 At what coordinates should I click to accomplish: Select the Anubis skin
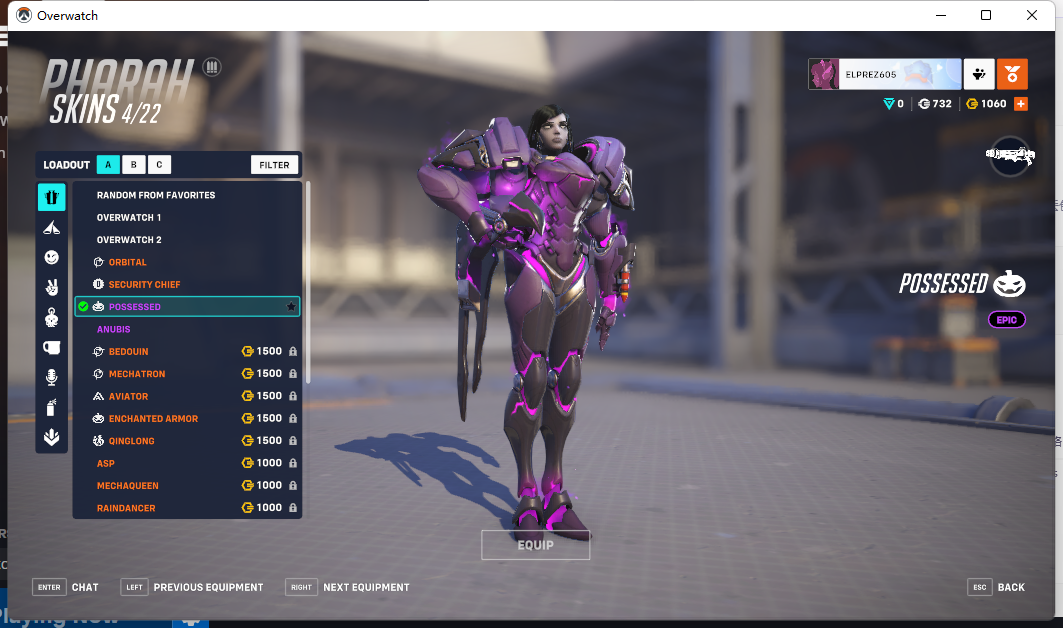click(x=114, y=329)
